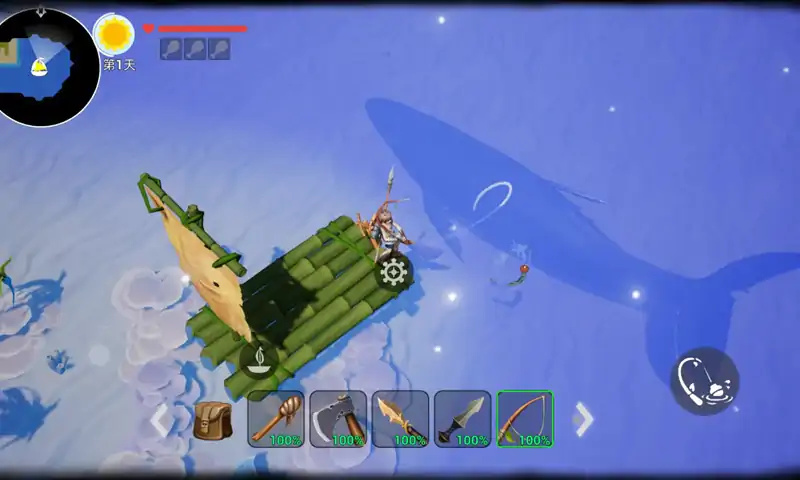Choose the golden curved blade slot
Viewport: 800px width, 480px height.
[x=400, y=418]
